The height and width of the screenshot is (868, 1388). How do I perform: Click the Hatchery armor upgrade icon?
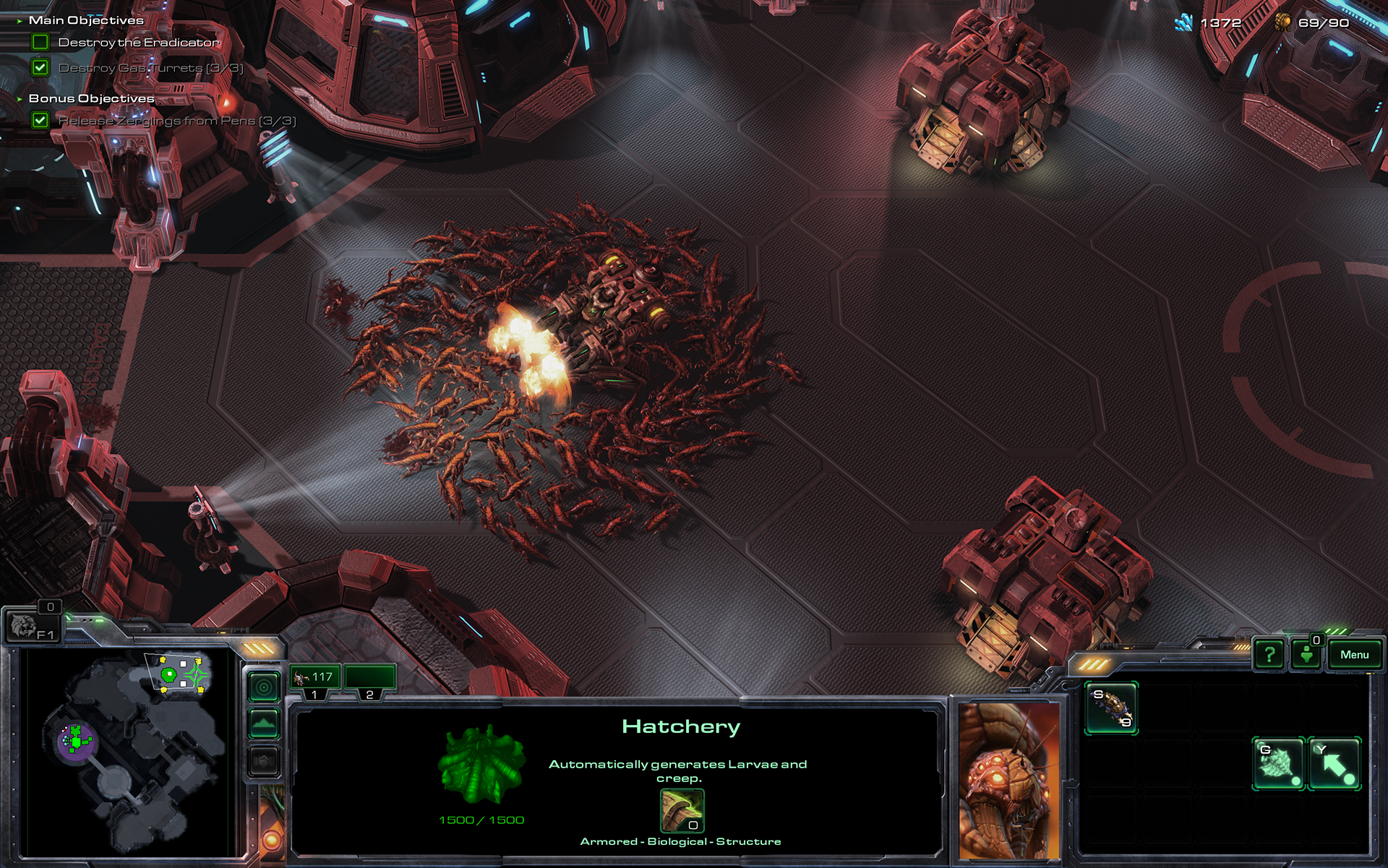[x=682, y=811]
